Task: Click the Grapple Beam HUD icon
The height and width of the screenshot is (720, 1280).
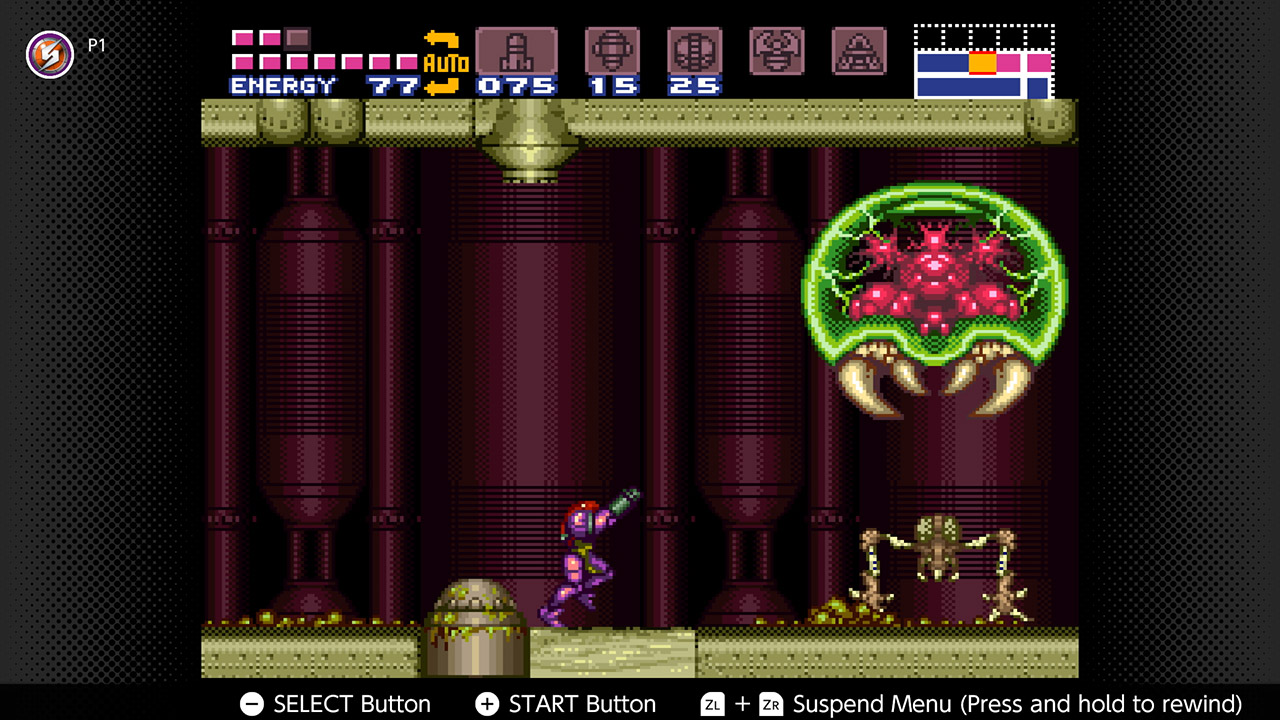Action: coord(777,50)
